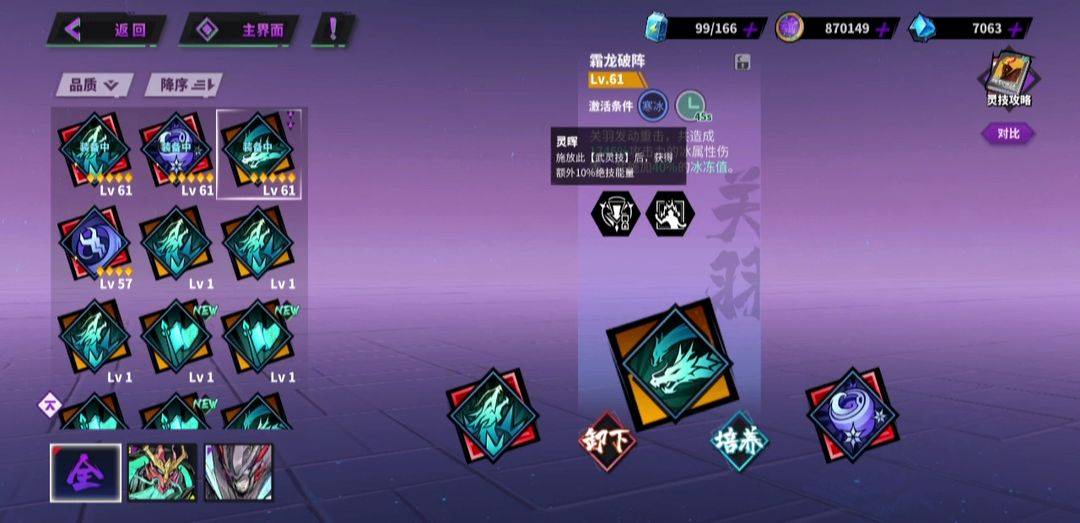Upgrade the skill with 培养

740,441
